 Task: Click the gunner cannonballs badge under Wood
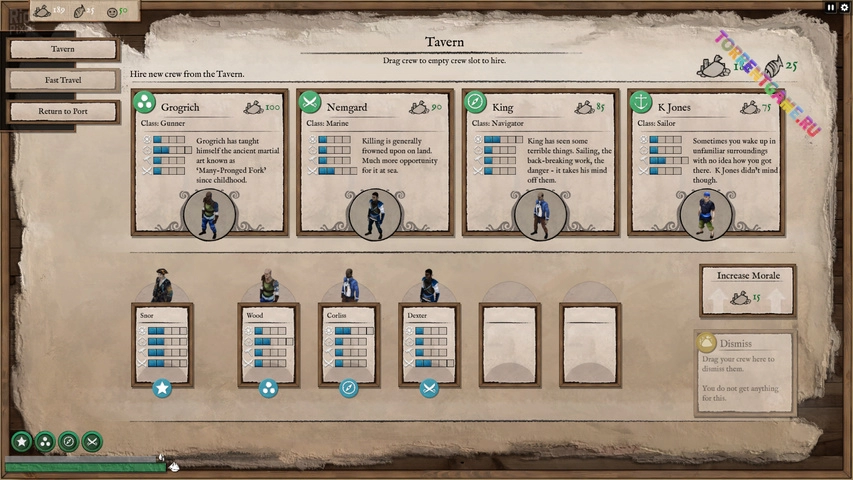[x=268, y=388]
